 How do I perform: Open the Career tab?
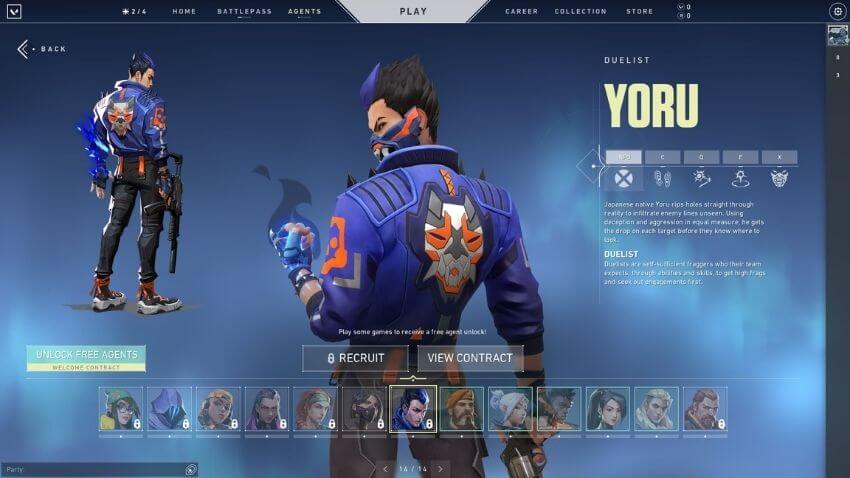[x=521, y=12]
